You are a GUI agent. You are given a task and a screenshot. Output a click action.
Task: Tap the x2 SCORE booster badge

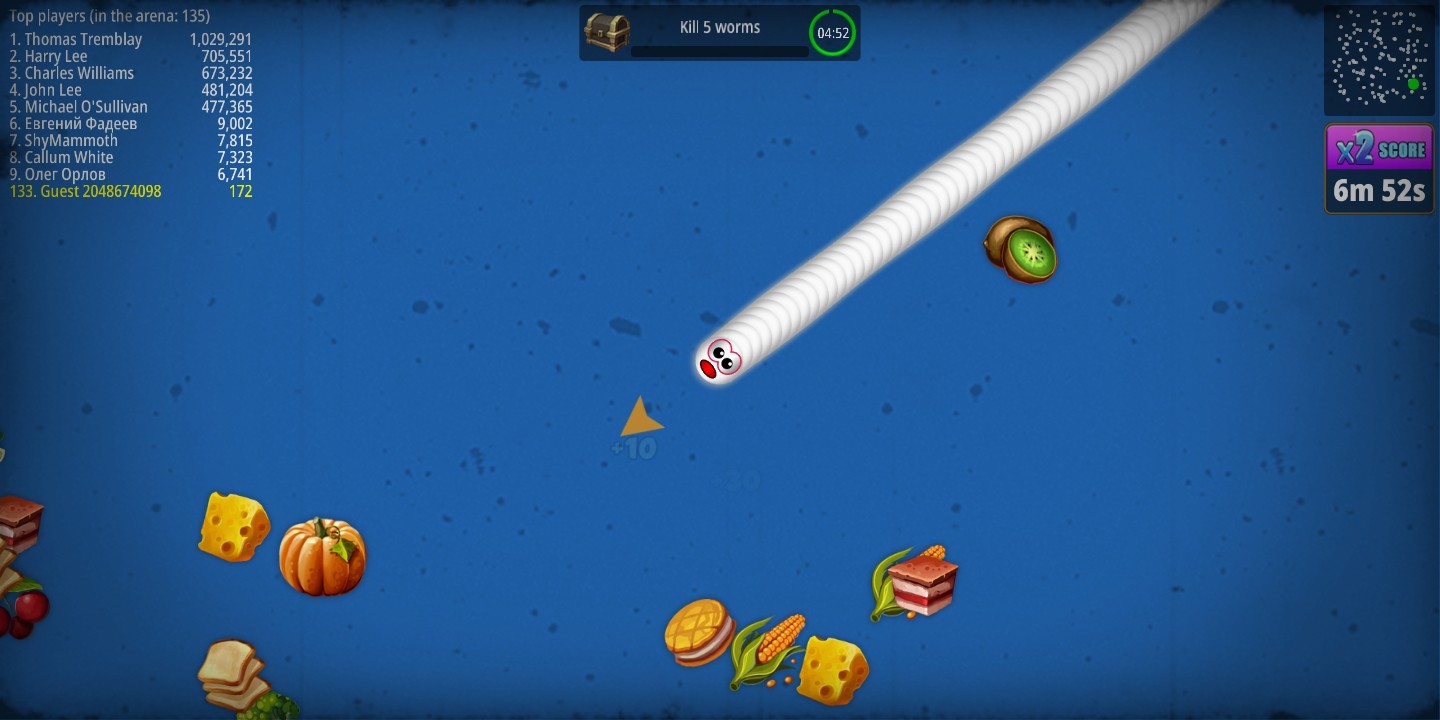(1378, 148)
